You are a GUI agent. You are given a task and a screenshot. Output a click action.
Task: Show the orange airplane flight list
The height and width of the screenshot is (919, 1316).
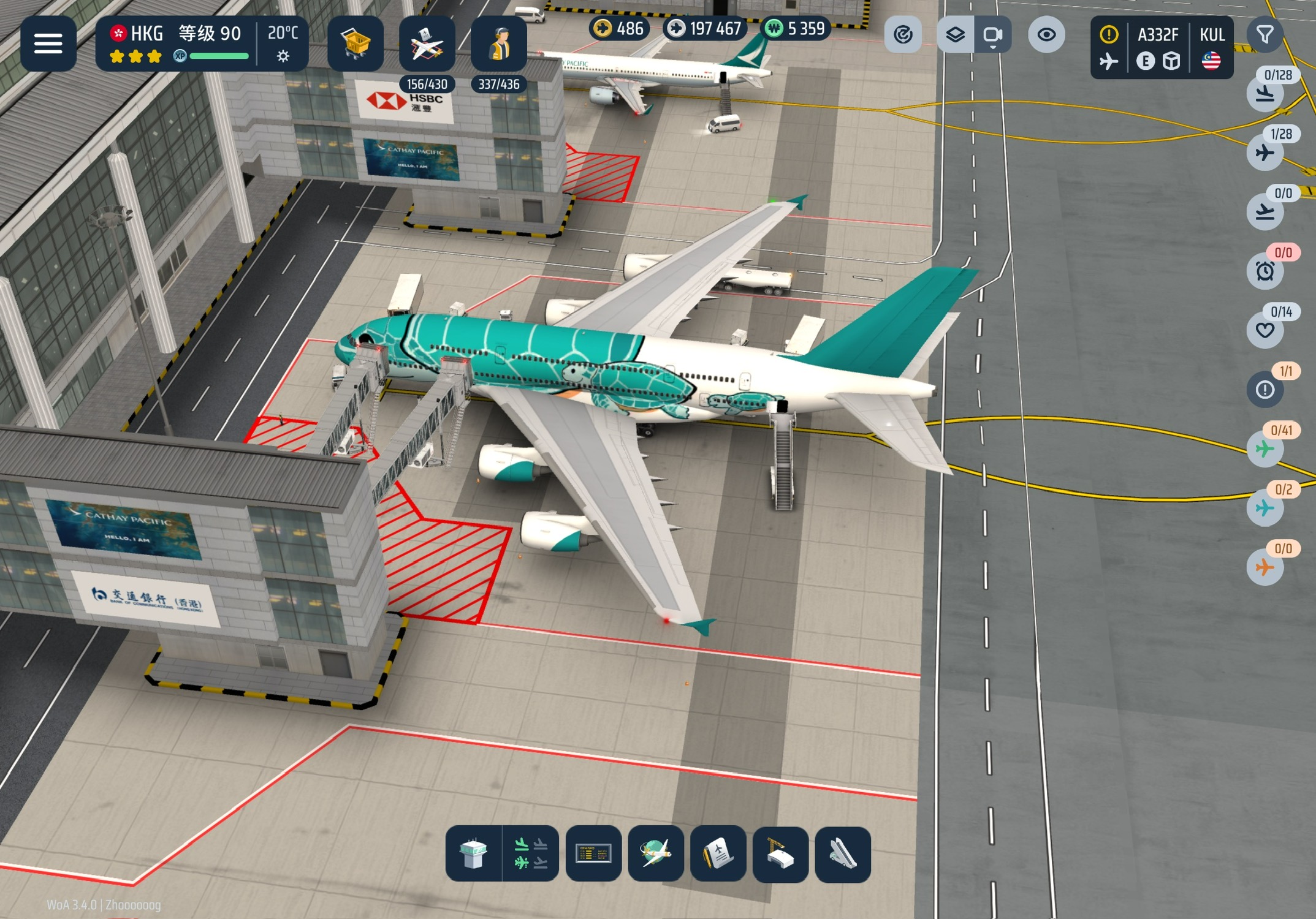coord(1265,567)
